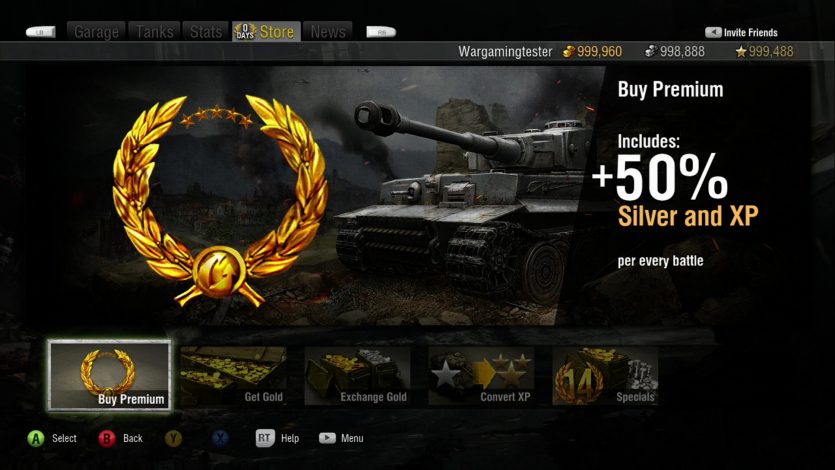Screen dimensions: 835x470
Task: Pick the Convert XP tile
Action: point(482,376)
